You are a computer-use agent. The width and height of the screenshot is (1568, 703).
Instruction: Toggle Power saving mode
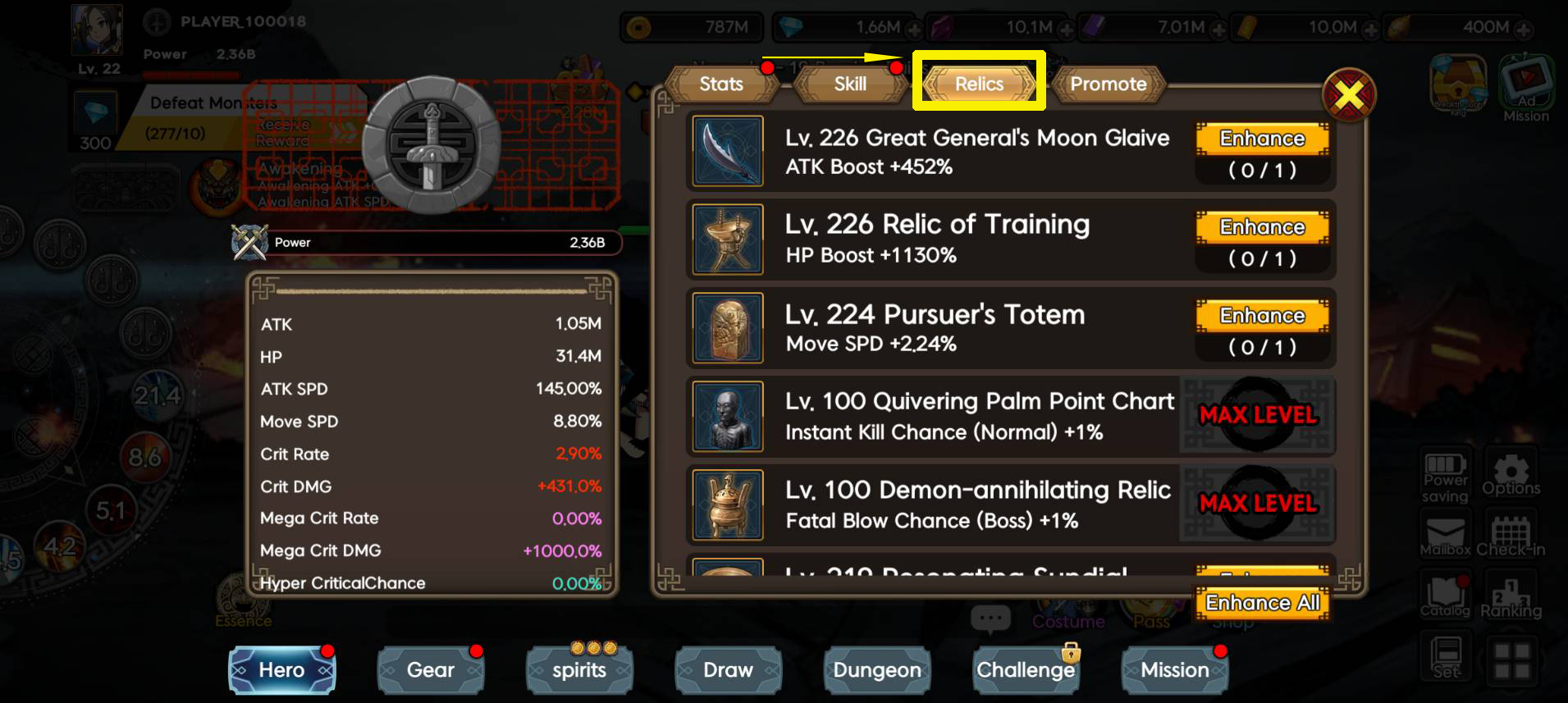tap(1444, 474)
